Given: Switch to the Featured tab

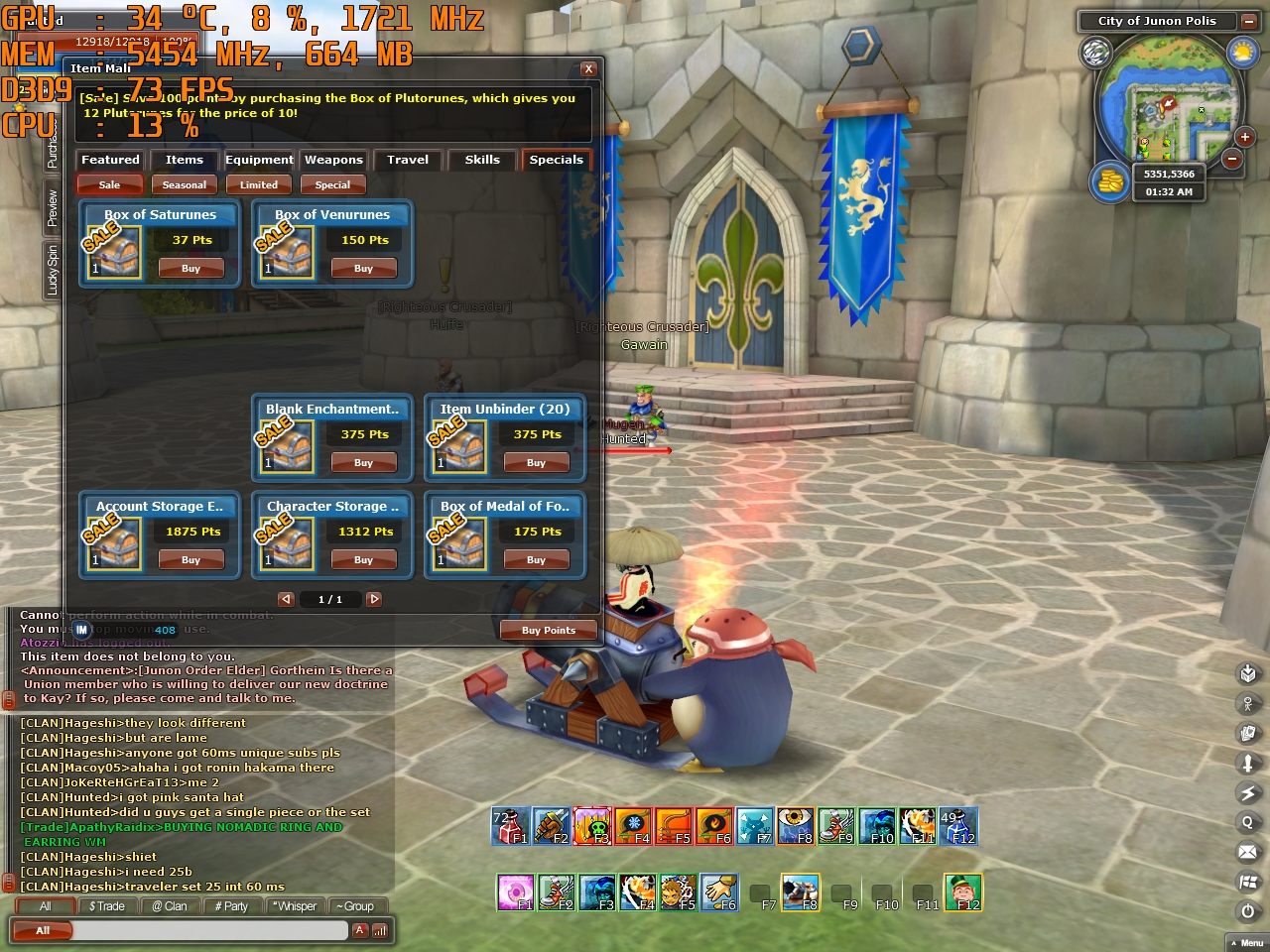Looking at the screenshot, I should [x=110, y=160].
